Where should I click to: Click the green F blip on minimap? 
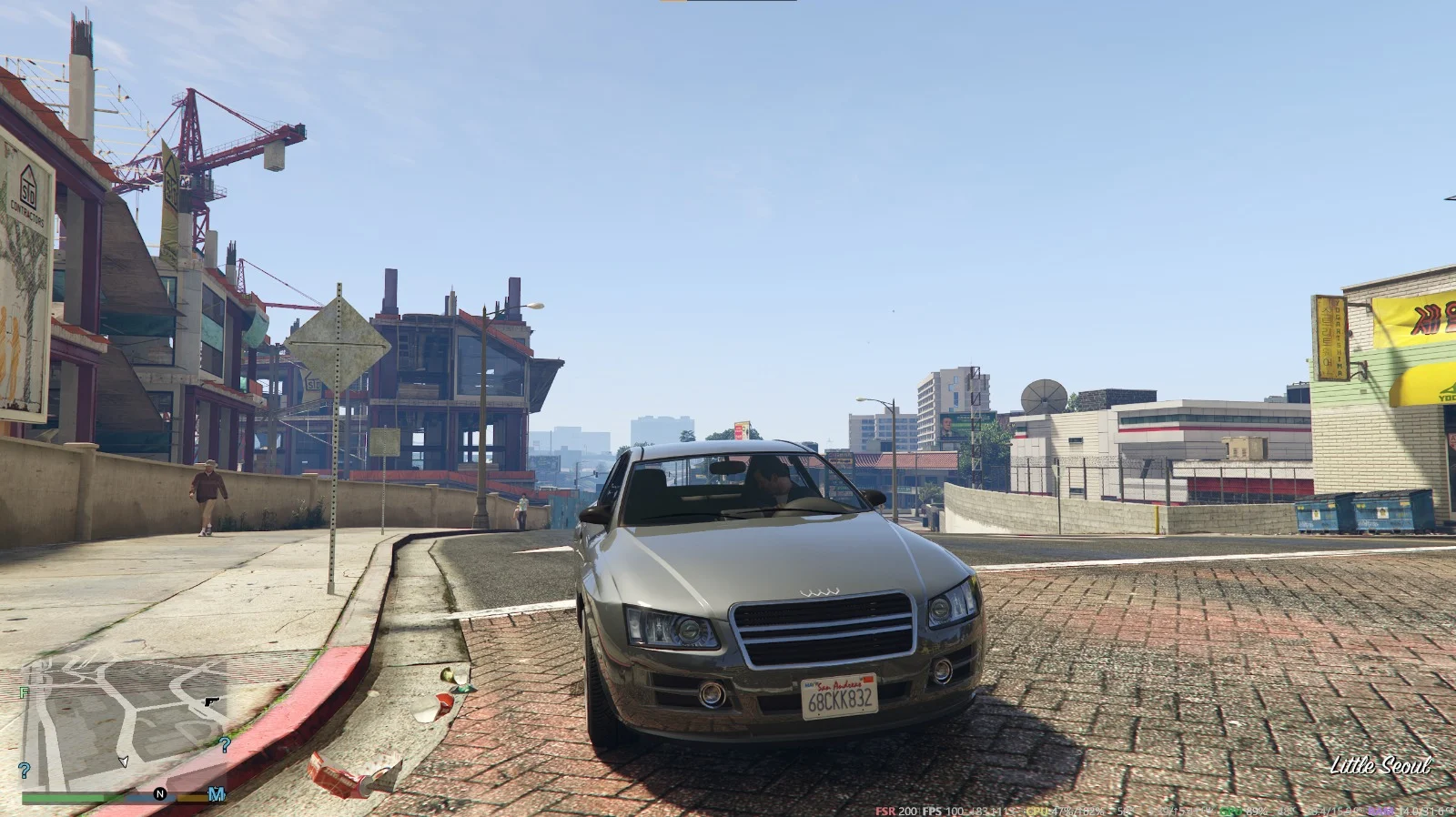coord(25,693)
